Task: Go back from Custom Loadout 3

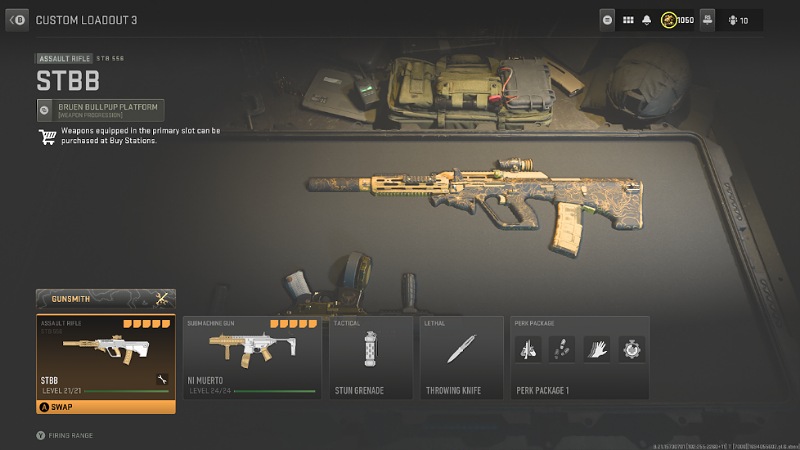Action: point(18,19)
